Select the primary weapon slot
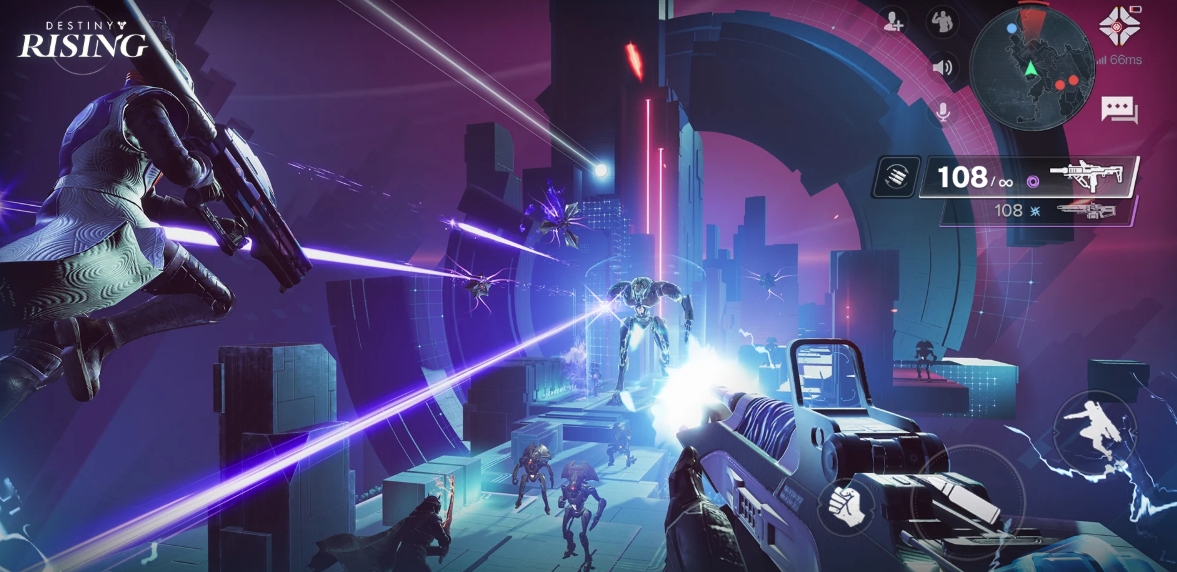The width and height of the screenshot is (1177, 572). coord(1030,177)
